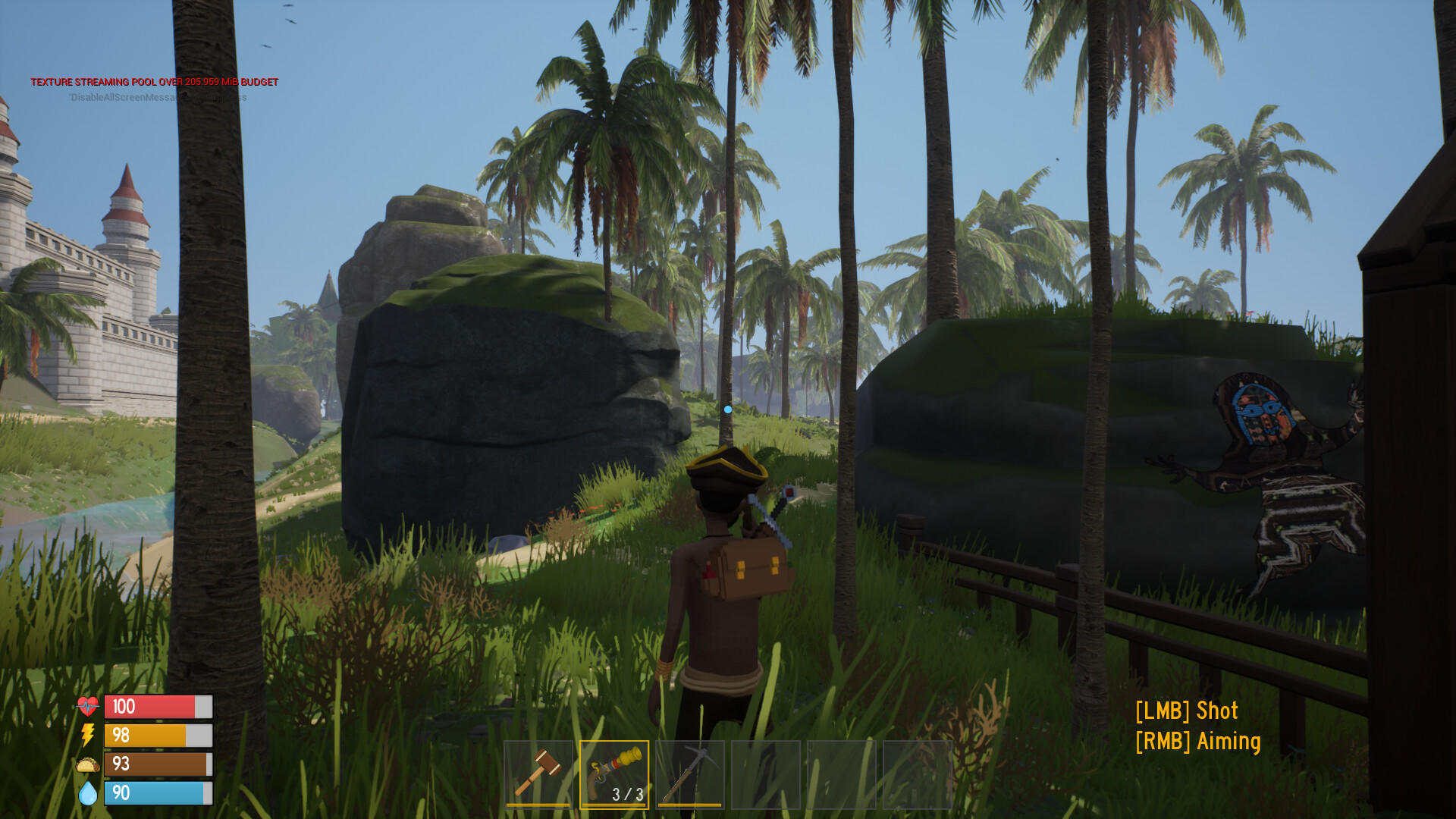Select the fifth empty hotbar slot
Image resolution: width=1456 pixels, height=819 pixels.
(842, 774)
